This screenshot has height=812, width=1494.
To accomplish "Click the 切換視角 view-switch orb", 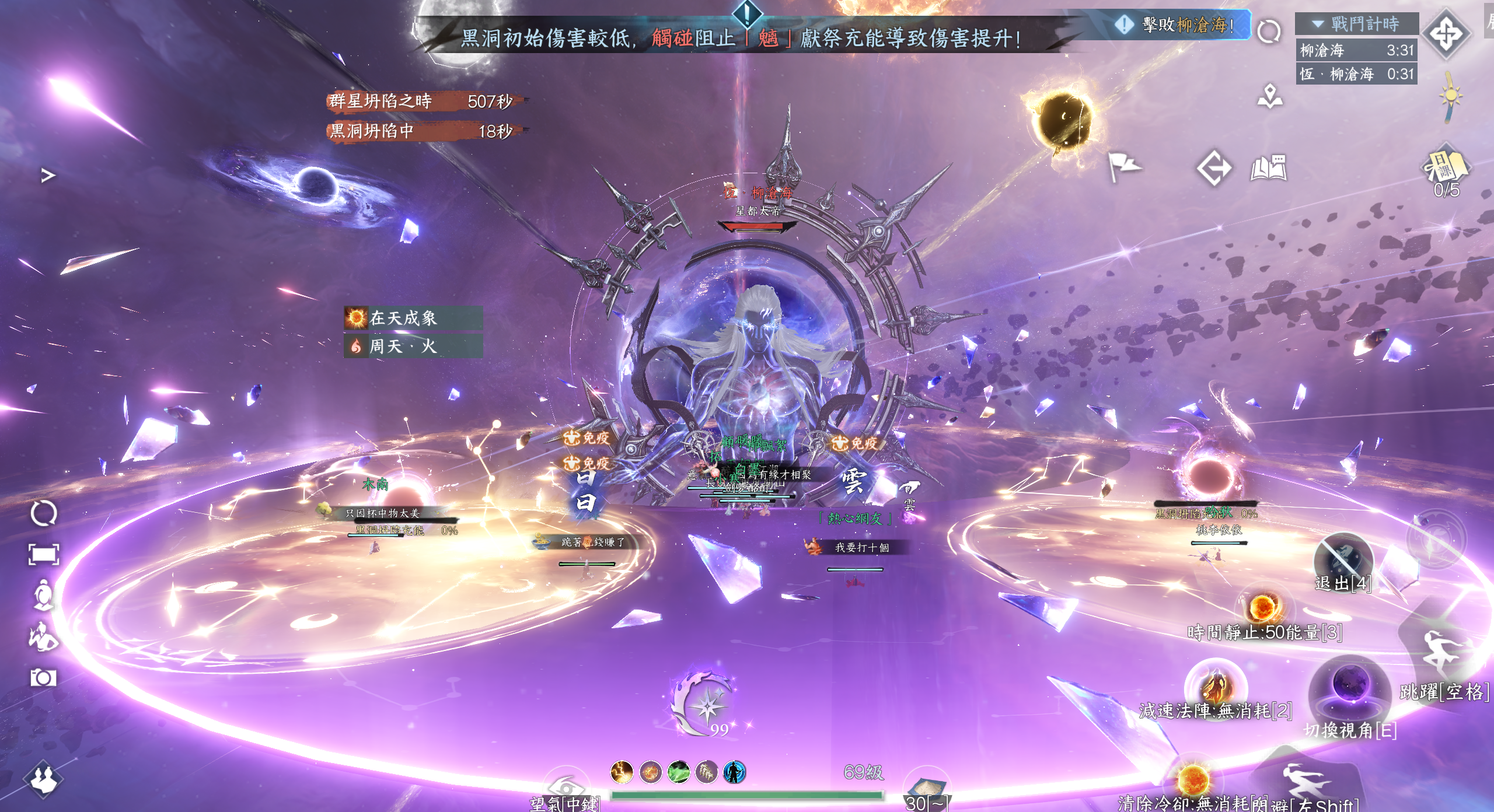I will 1349,690.
